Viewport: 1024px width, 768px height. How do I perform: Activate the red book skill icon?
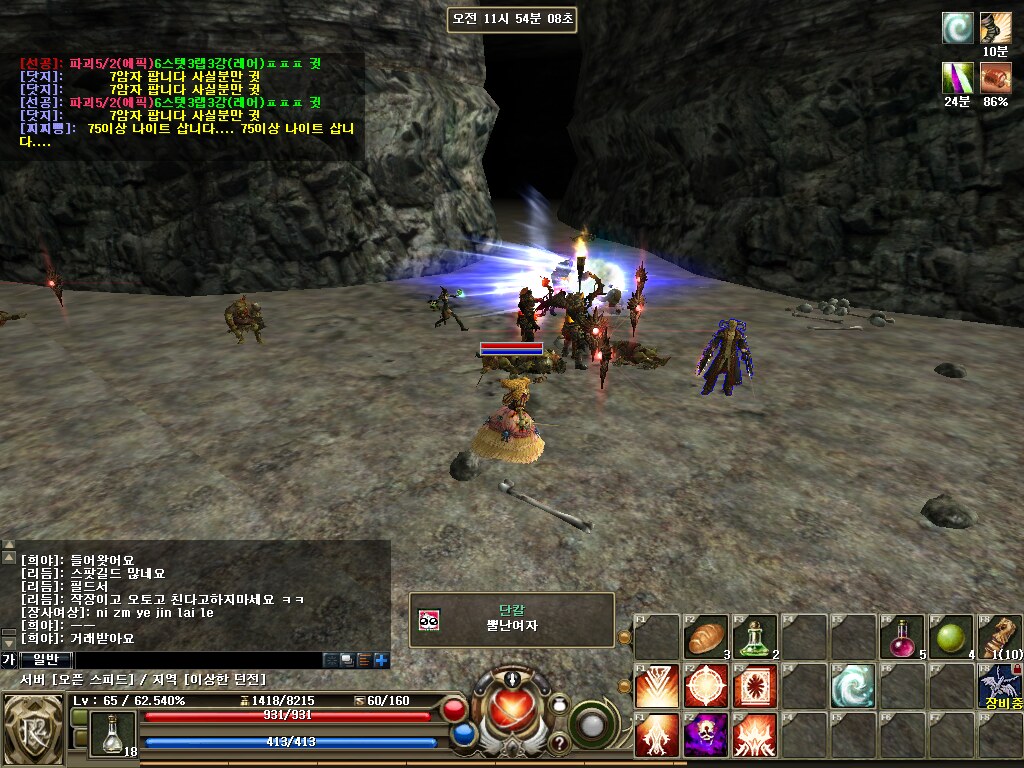pos(755,685)
